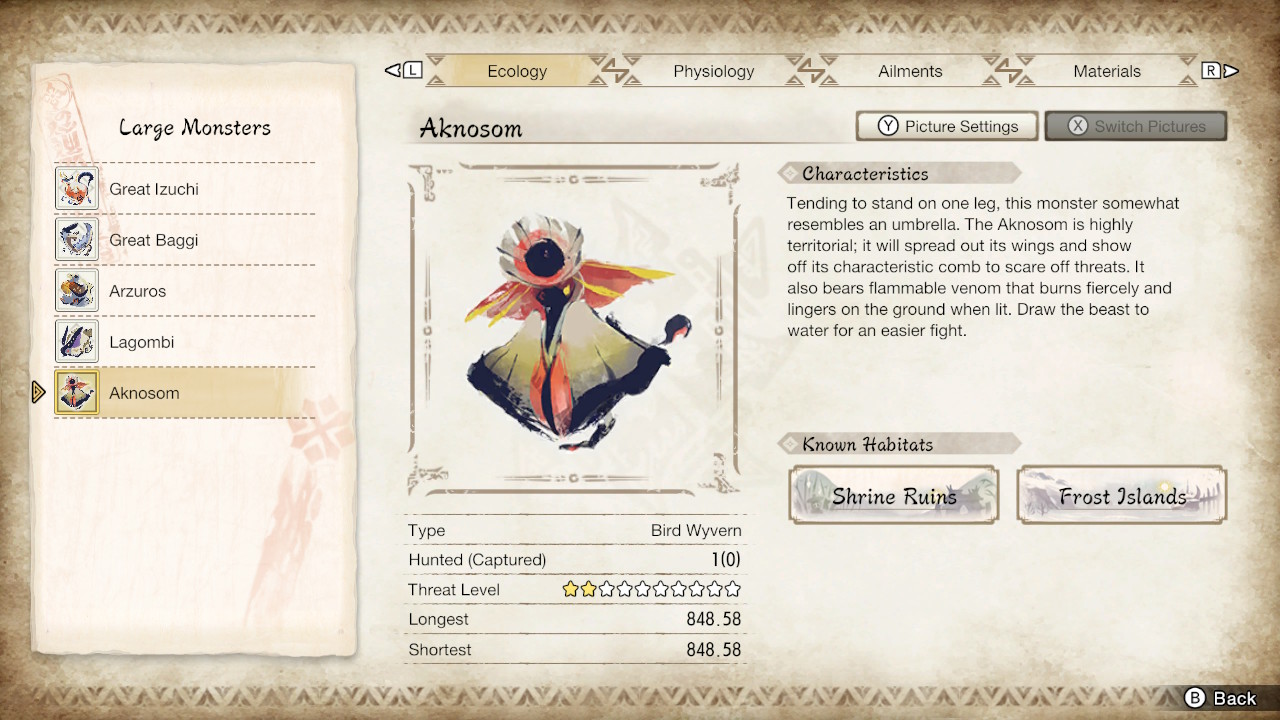Click the B Back button icon
The image size is (1280, 720).
click(1197, 698)
